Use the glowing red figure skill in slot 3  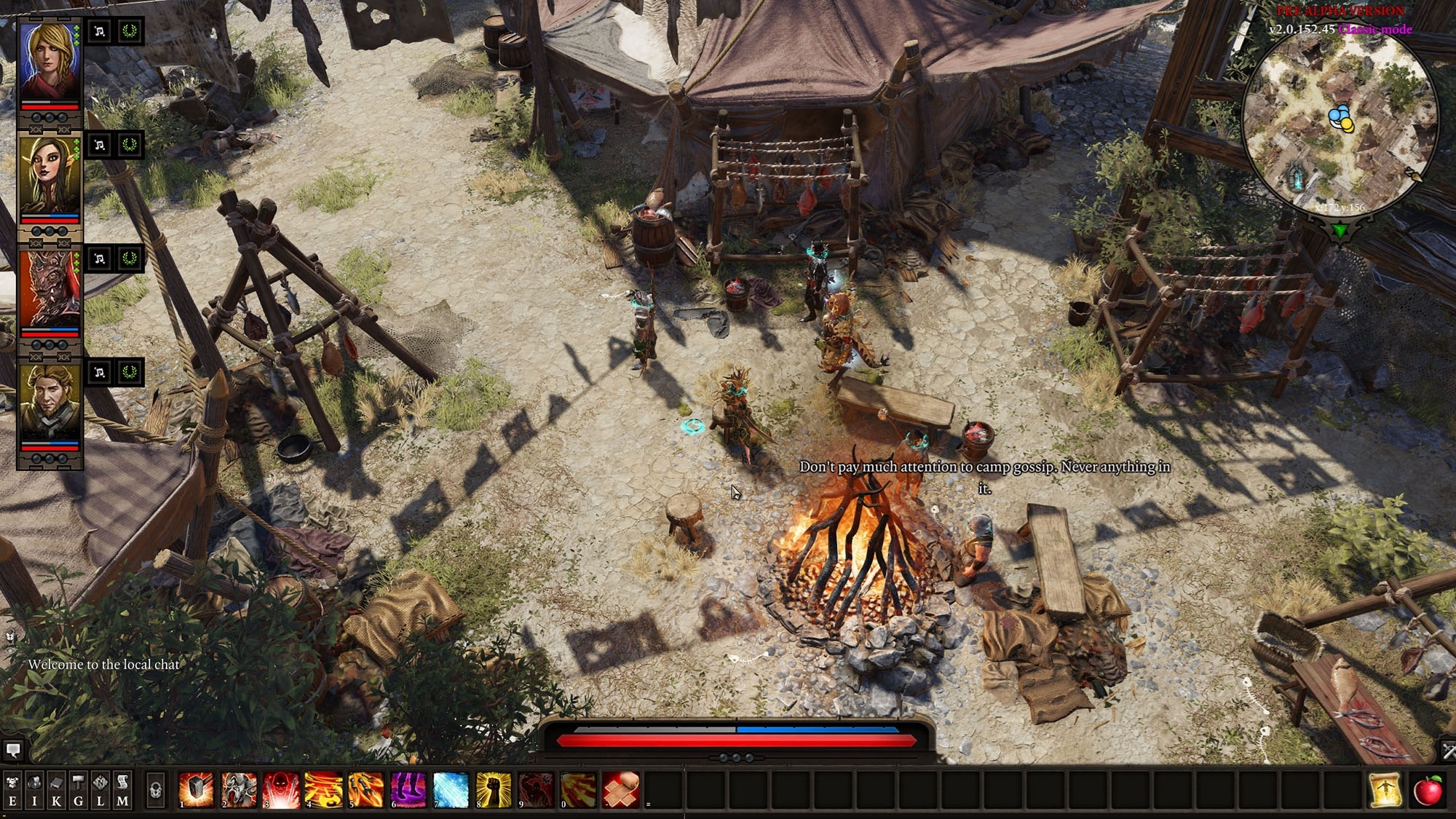(282, 790)
